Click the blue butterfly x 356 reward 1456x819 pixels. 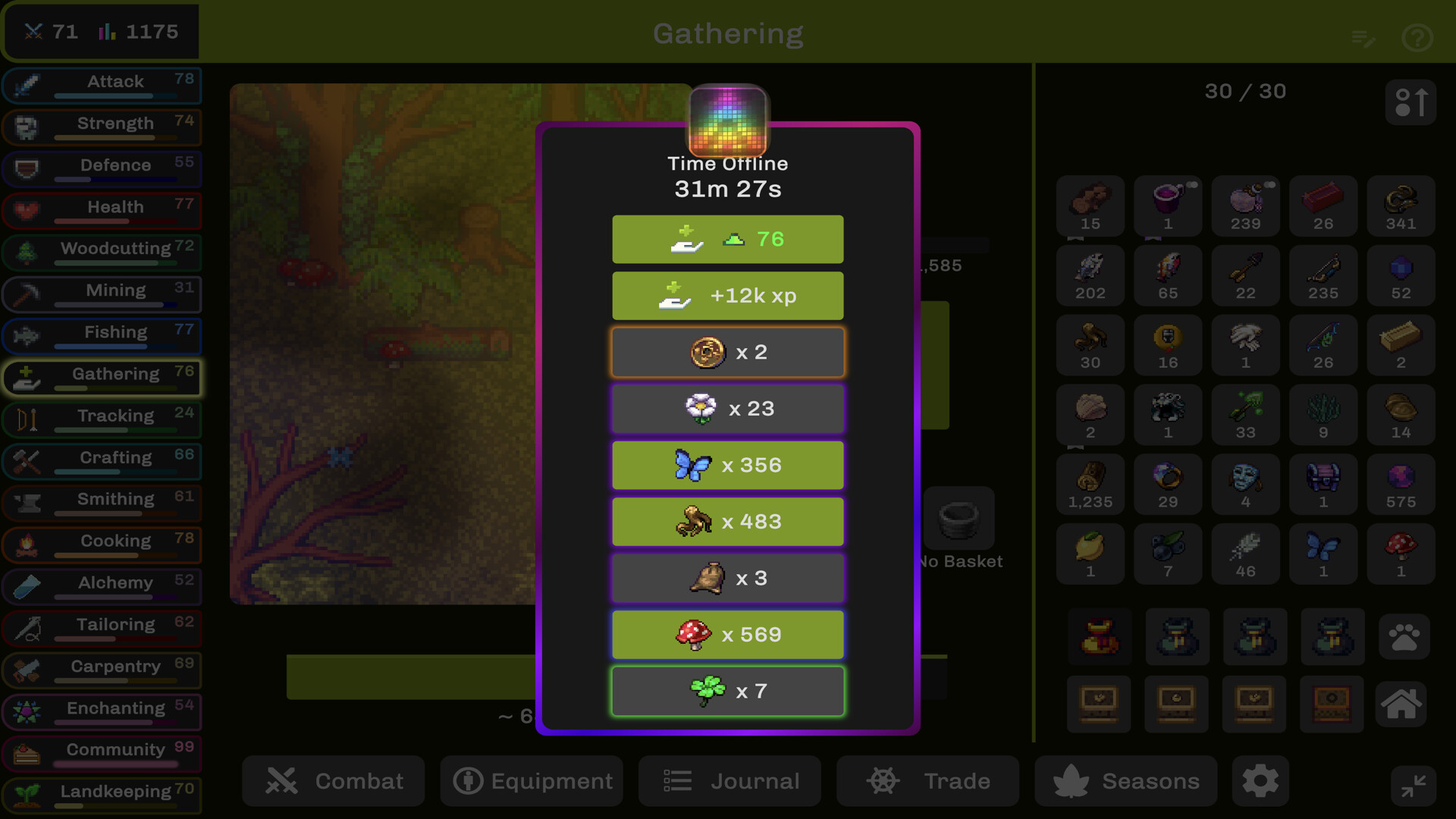[728, 465]
